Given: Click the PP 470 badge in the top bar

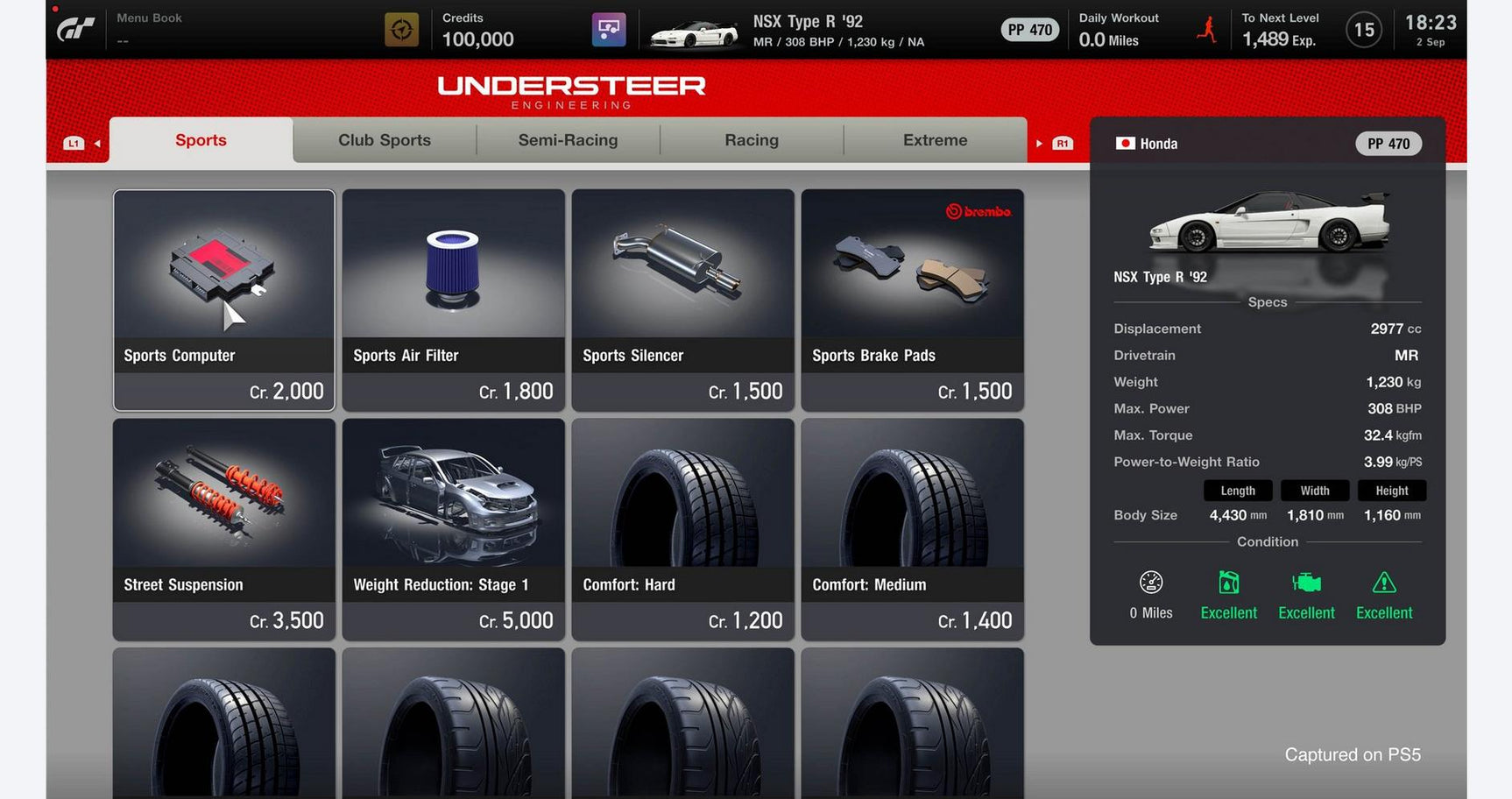Looking at the screenshot, I should [1029, 29].
